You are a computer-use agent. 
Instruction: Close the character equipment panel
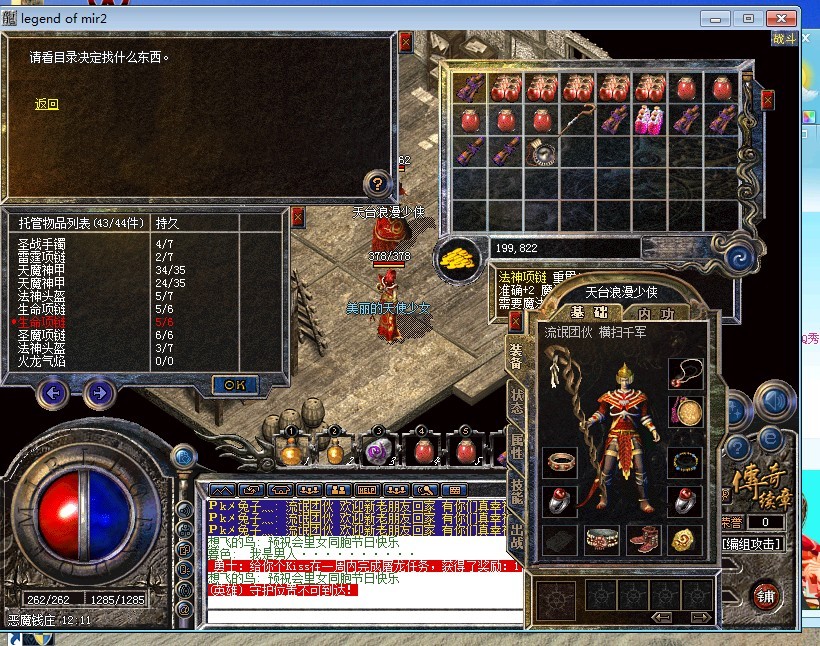coord(516,320)
